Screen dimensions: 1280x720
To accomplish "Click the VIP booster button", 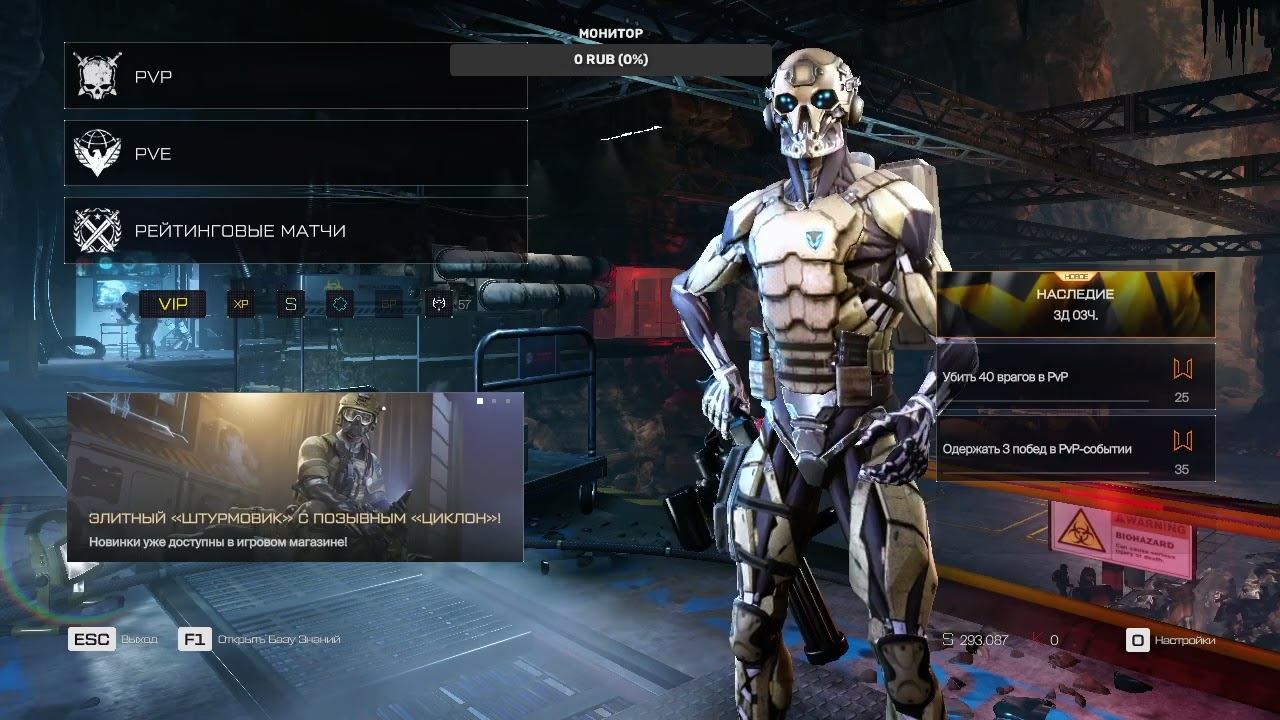I will click(173, 304).
